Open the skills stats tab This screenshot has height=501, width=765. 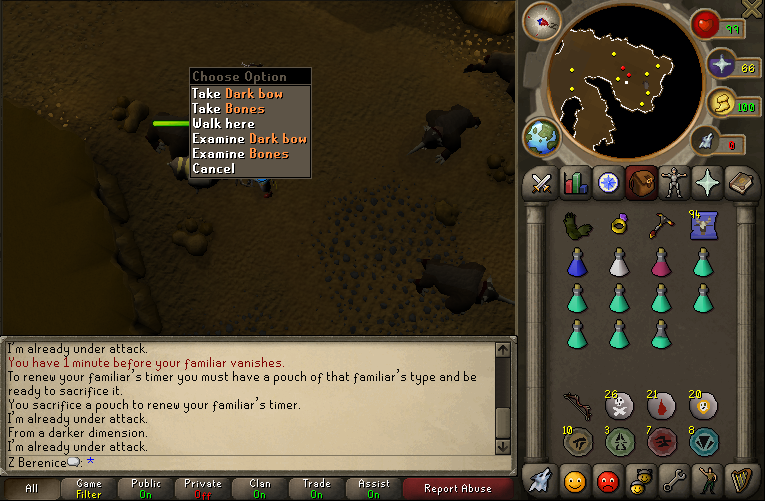575,183
